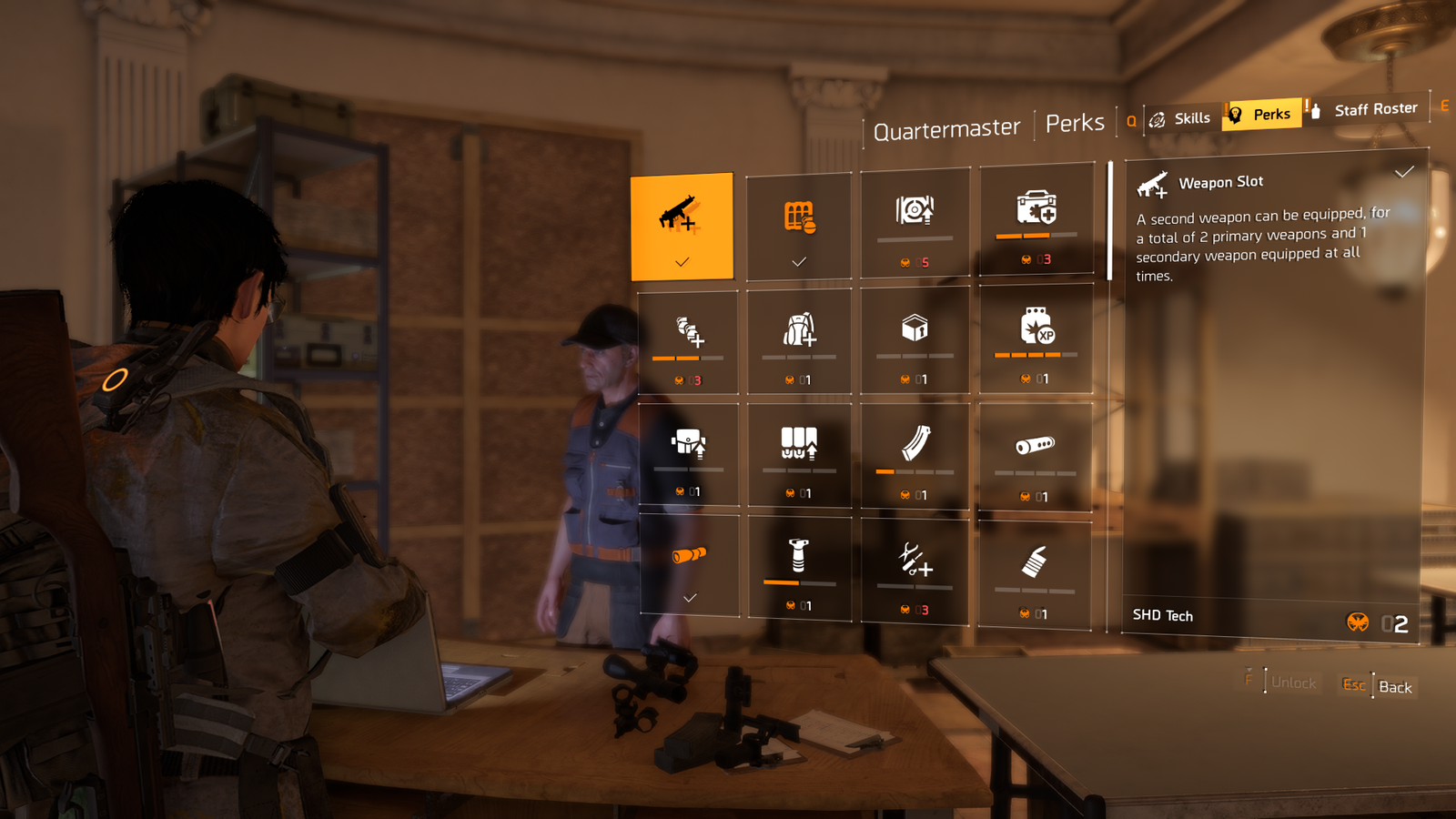Choose the pliers and screwdriver tools perk
1456x819 pixels.
click(915, 571)
